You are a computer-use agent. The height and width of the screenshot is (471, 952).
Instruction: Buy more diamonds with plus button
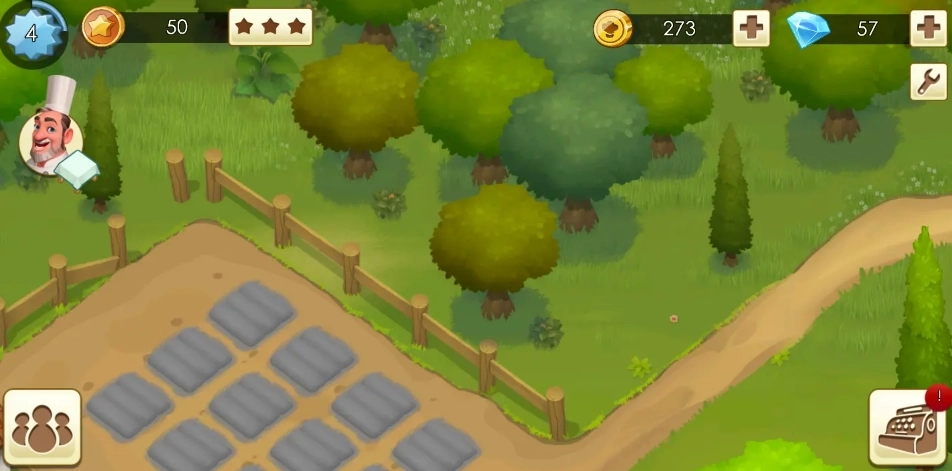tap(927, 29)
